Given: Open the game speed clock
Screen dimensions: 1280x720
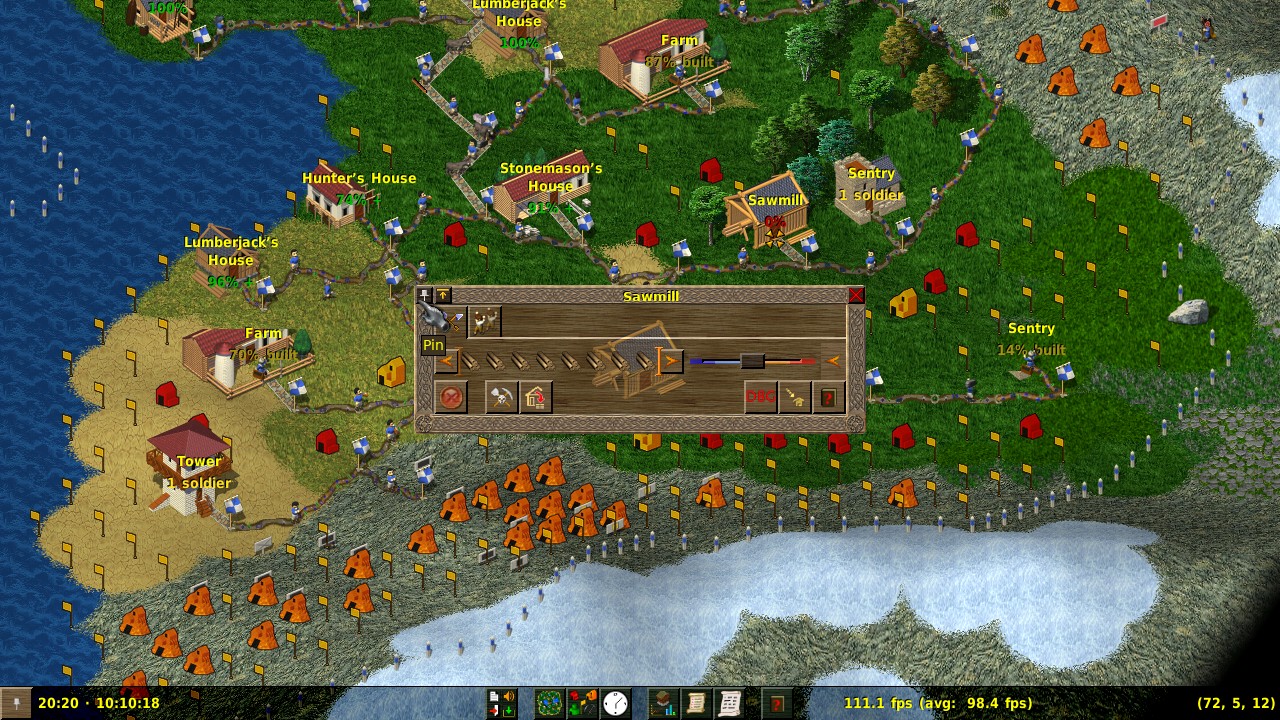Looking at the screenshot, I should (616, 703).
